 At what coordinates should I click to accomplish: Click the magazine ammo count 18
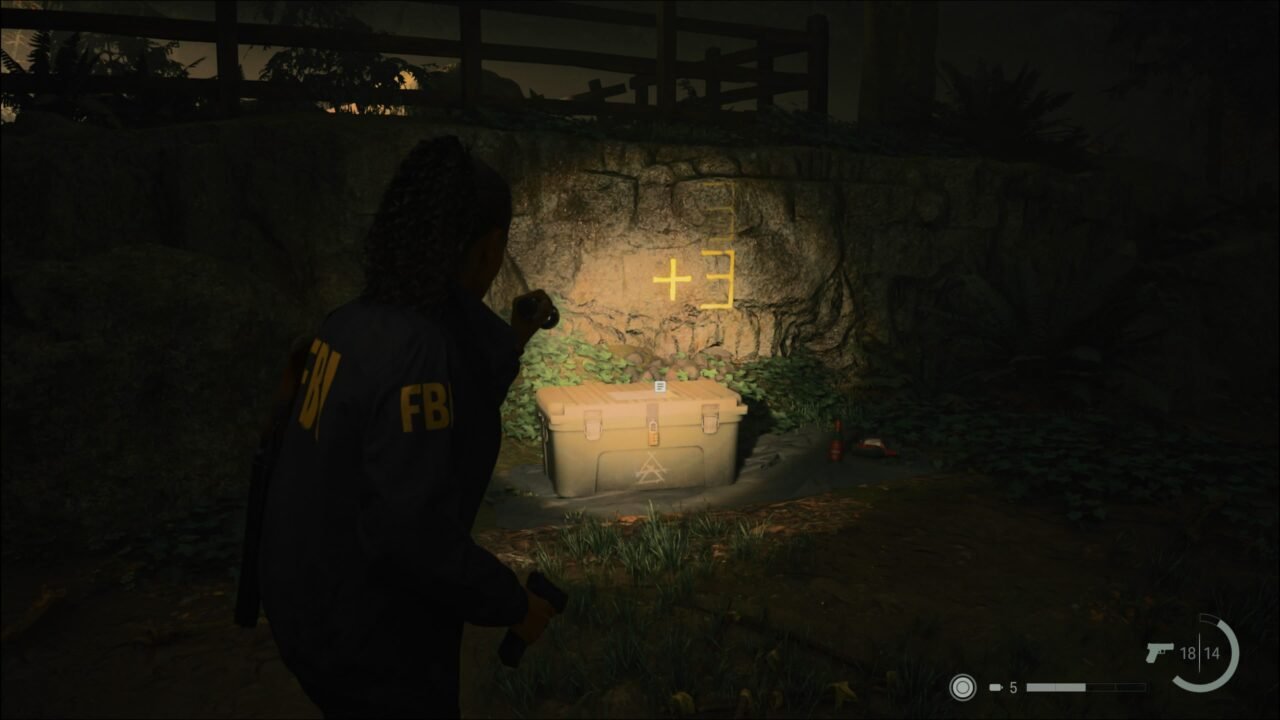click(1187, 652)
